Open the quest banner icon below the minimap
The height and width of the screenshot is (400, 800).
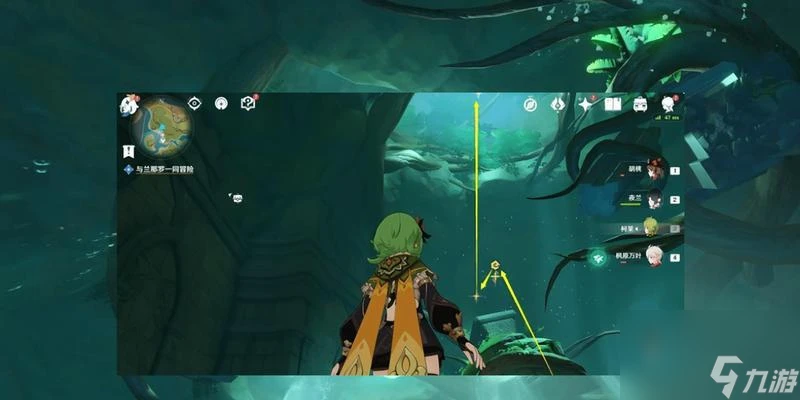(x=129, y=150)
